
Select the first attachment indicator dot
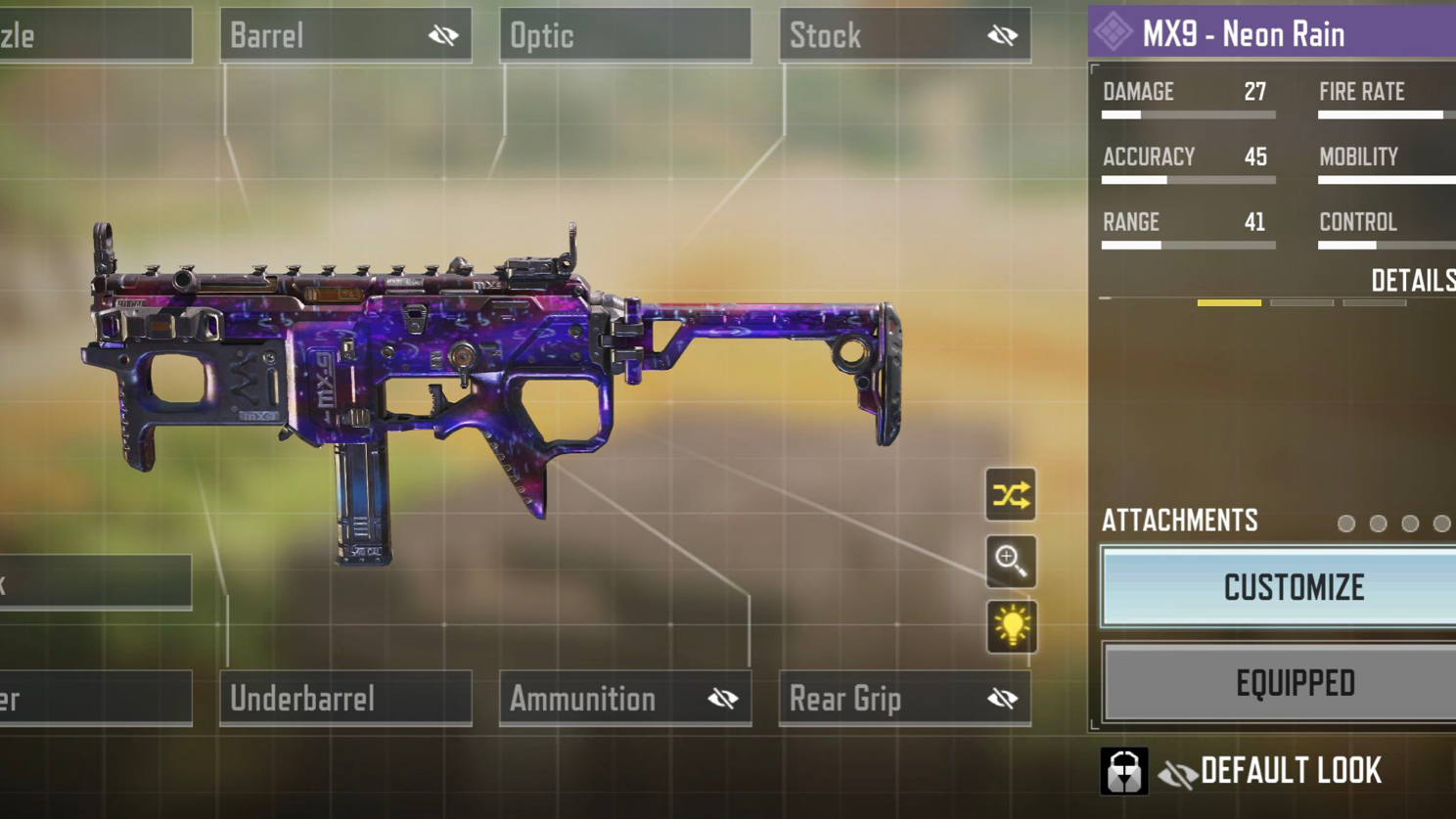pos(1346,523)
